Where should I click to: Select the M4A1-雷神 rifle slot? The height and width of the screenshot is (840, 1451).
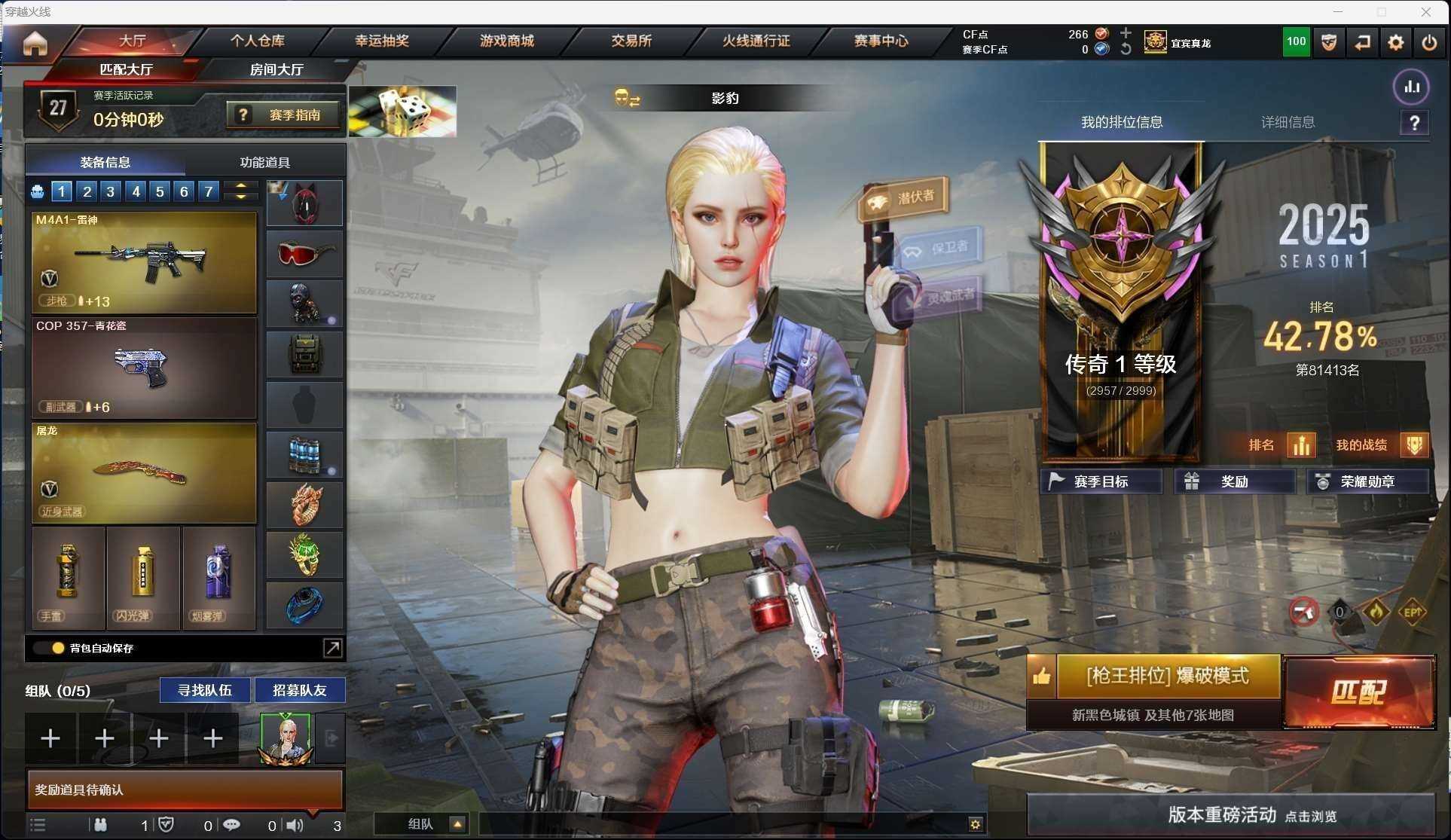click(x=144, y=261)
